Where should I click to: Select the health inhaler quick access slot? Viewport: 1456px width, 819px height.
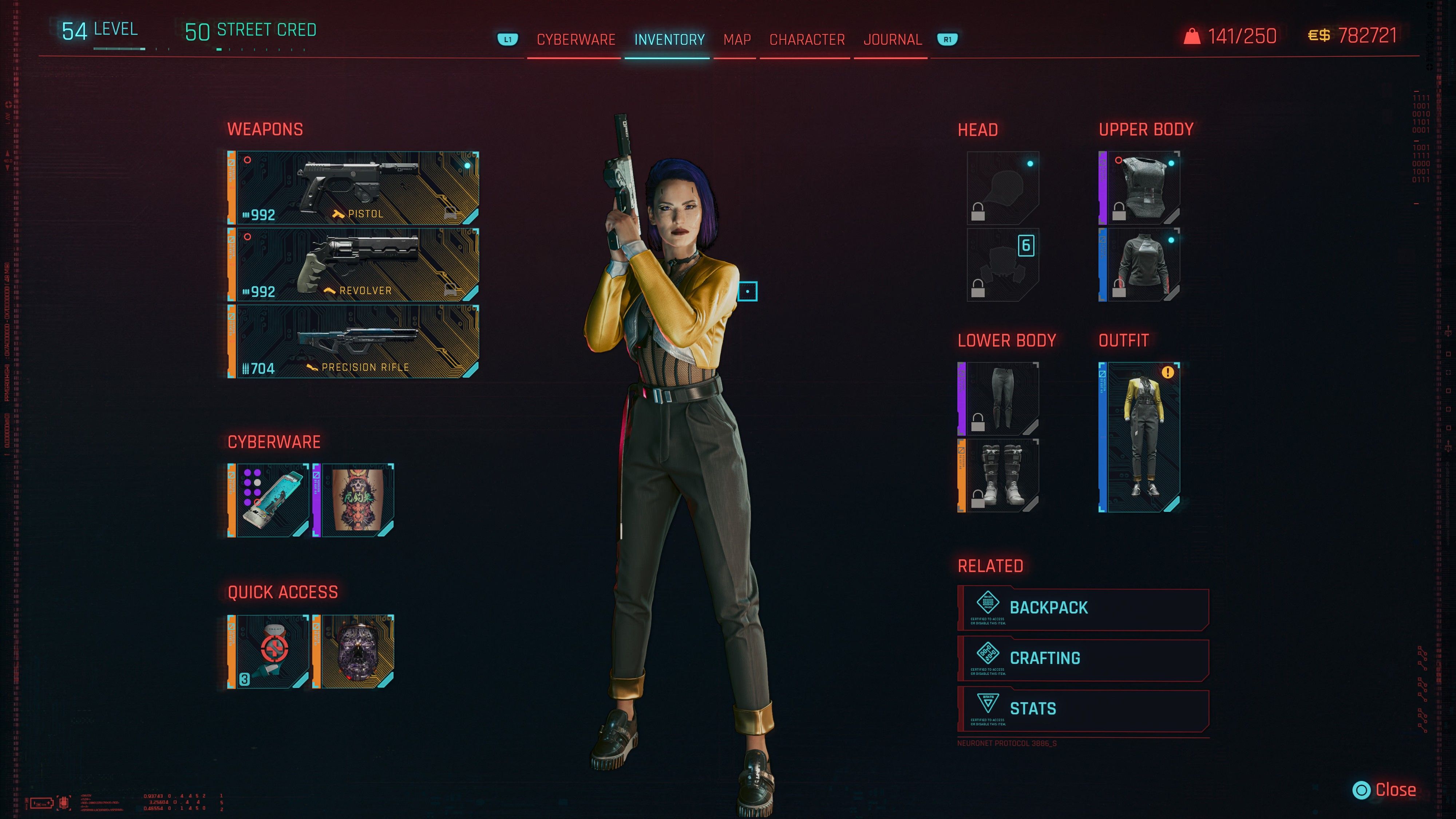click(269, 652)
